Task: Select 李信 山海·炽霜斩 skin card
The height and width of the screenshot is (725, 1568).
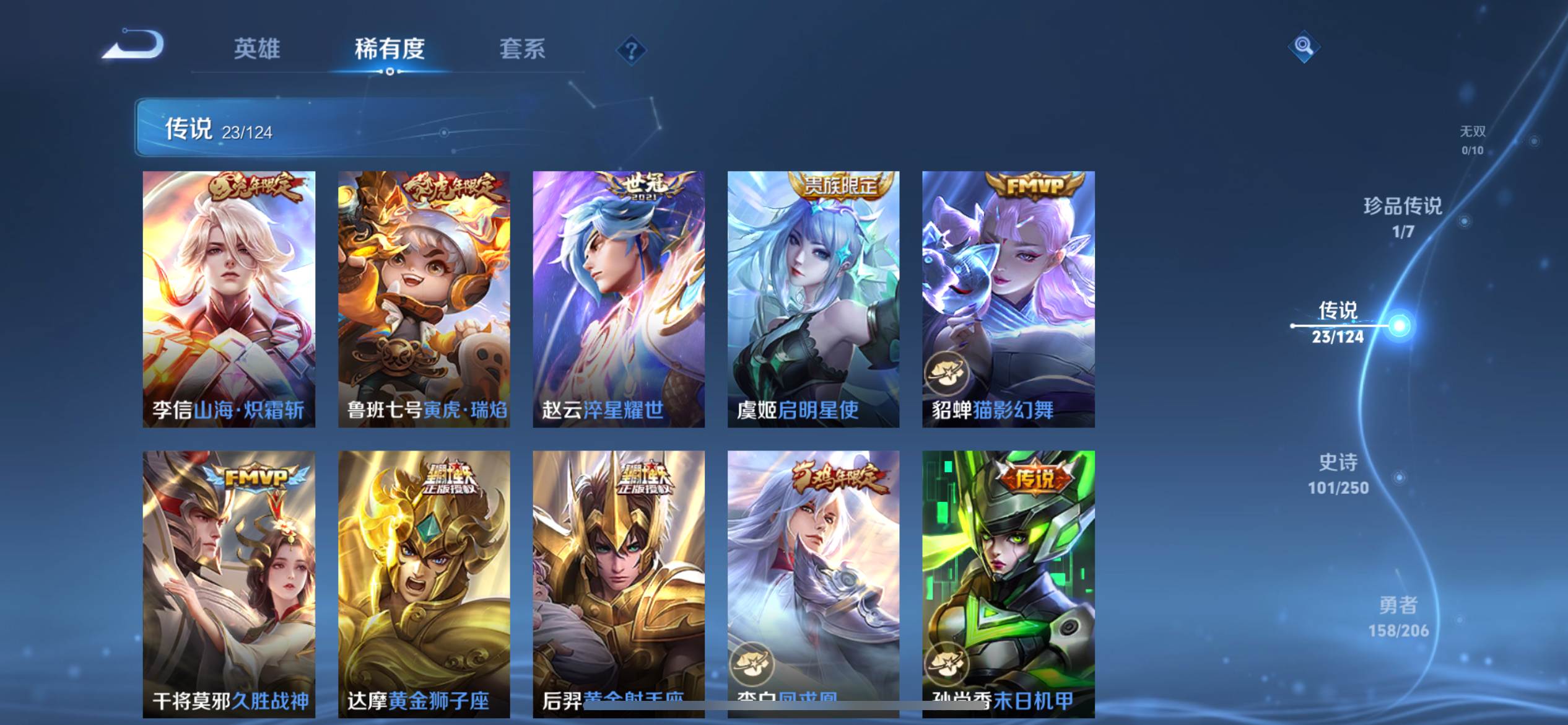Action: [x=229, y=299]
